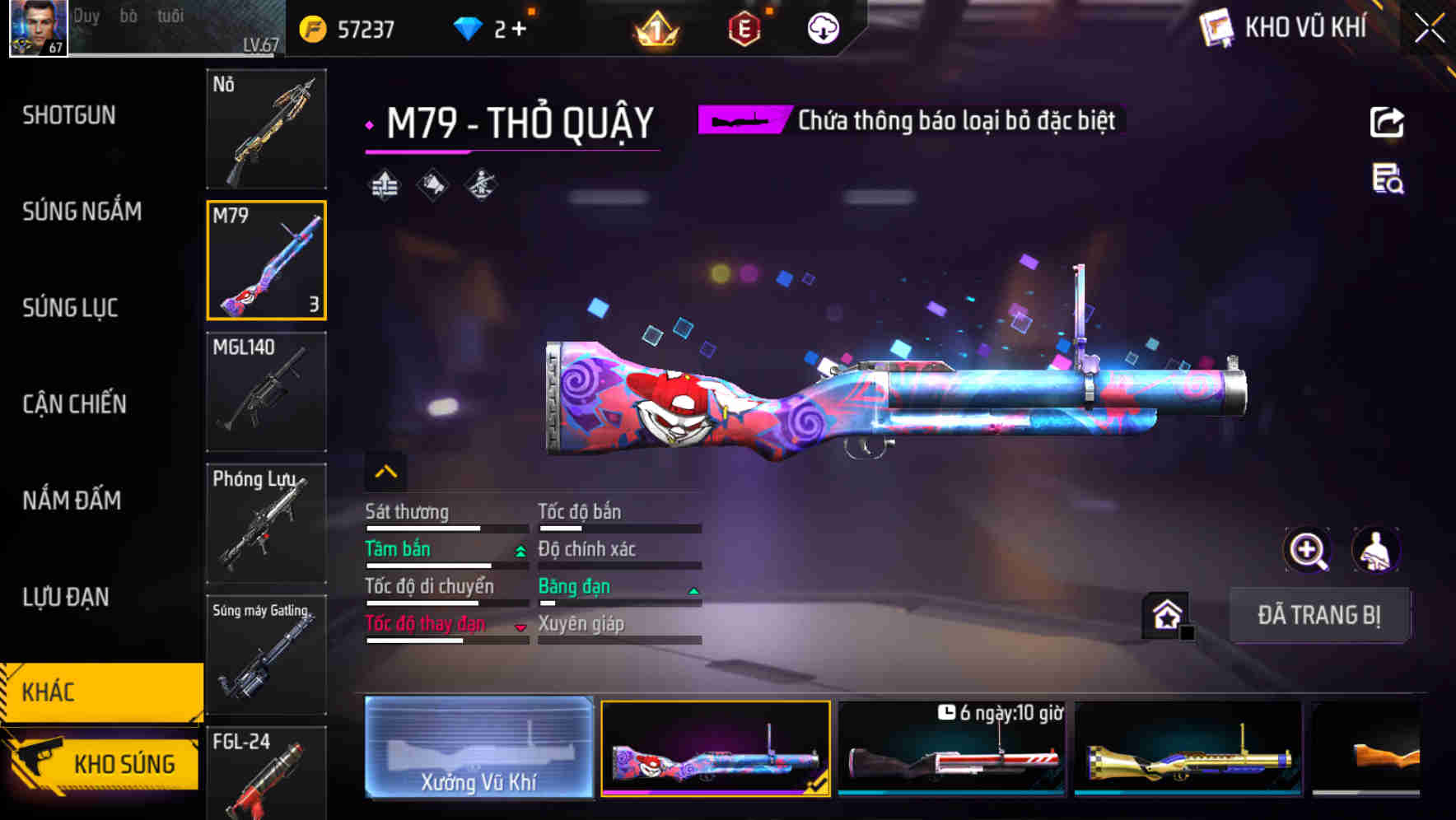Collapse the weapon stats panel
Image resolution: width=1456 pixels, height=820 pixels.
(x=385, y=472)
